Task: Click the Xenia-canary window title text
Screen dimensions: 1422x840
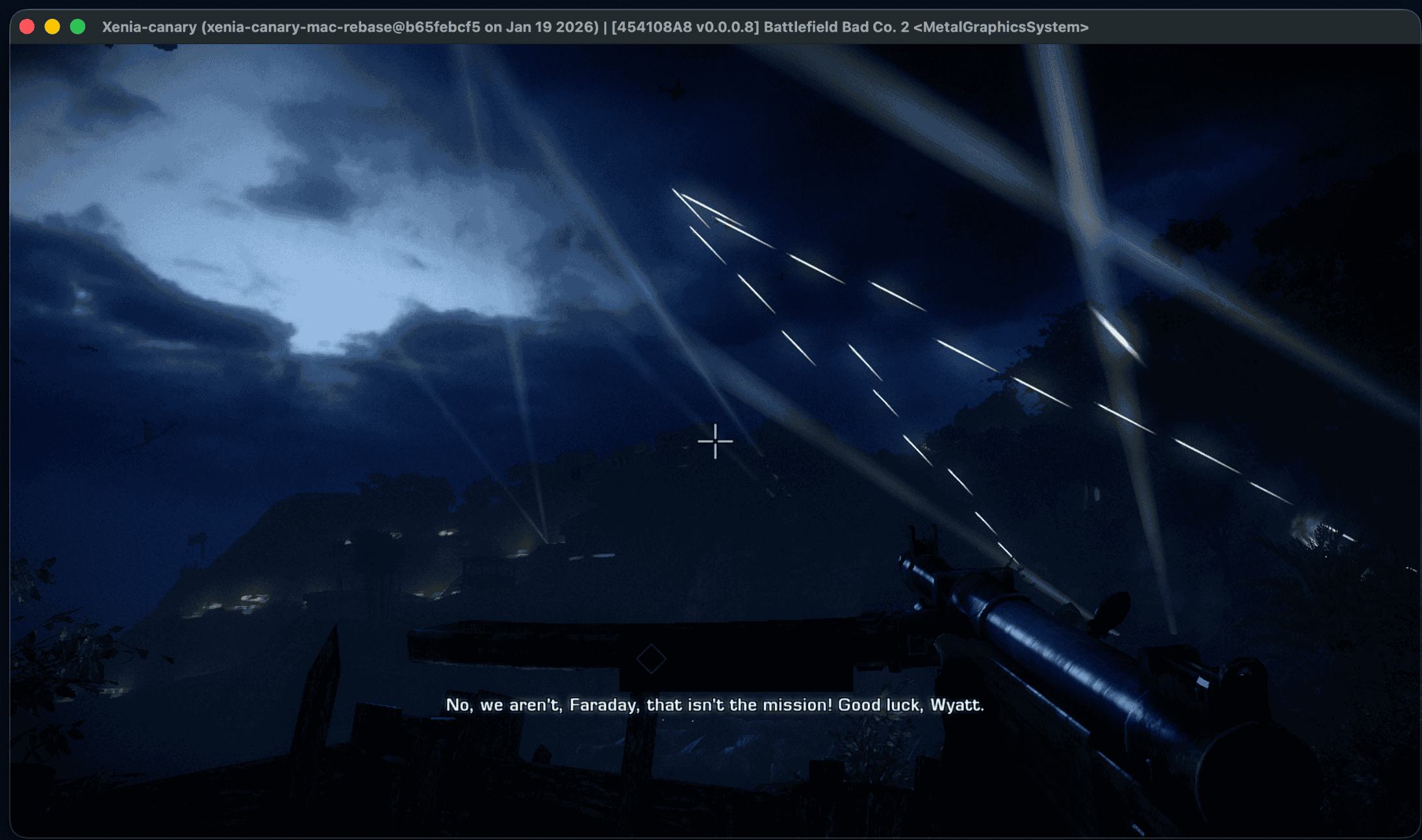Action: point(148,27)
